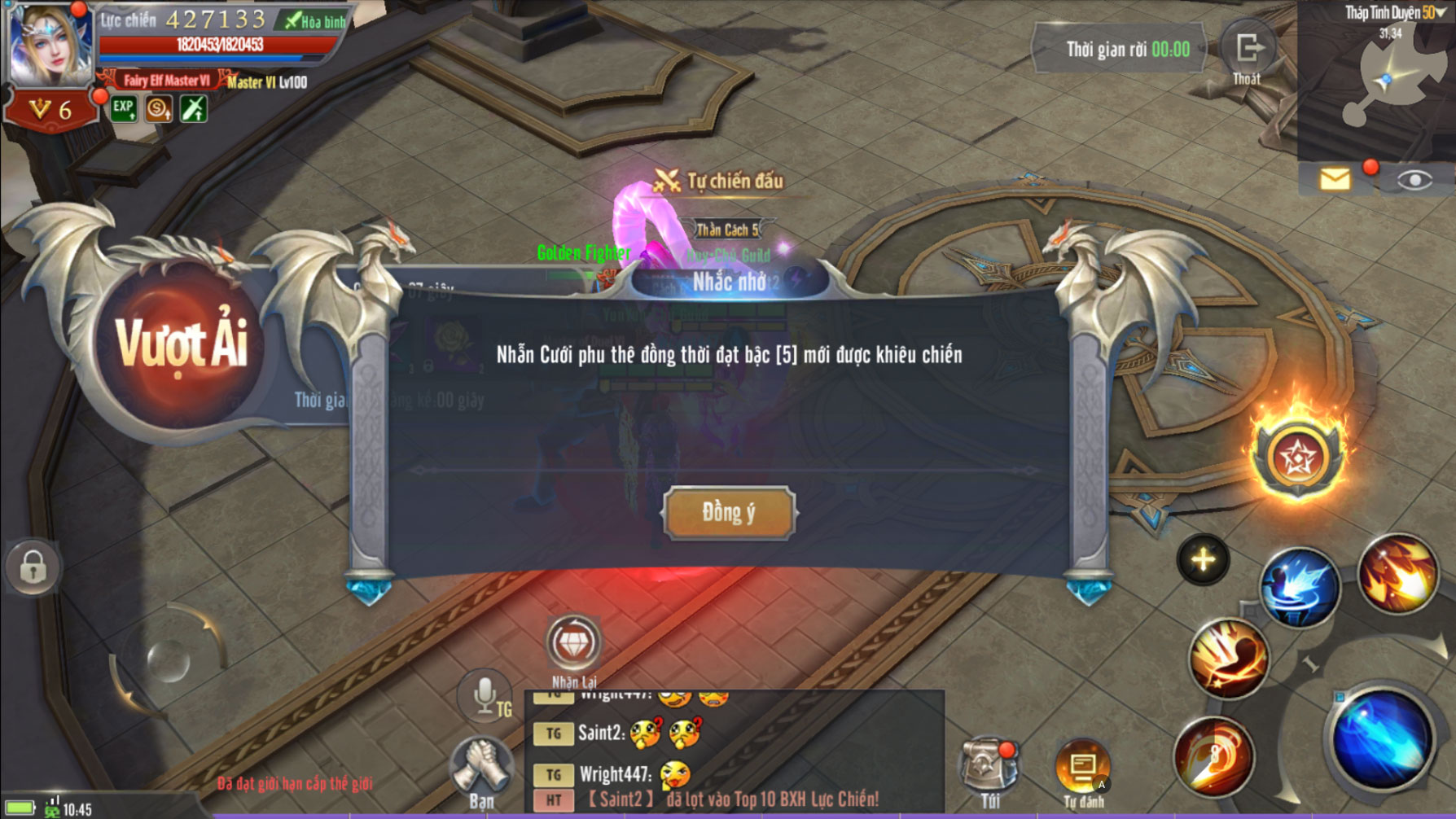The image size is (1456, 819).
Task: Select the green EXP buff icon
Action: tap(124, 108)
